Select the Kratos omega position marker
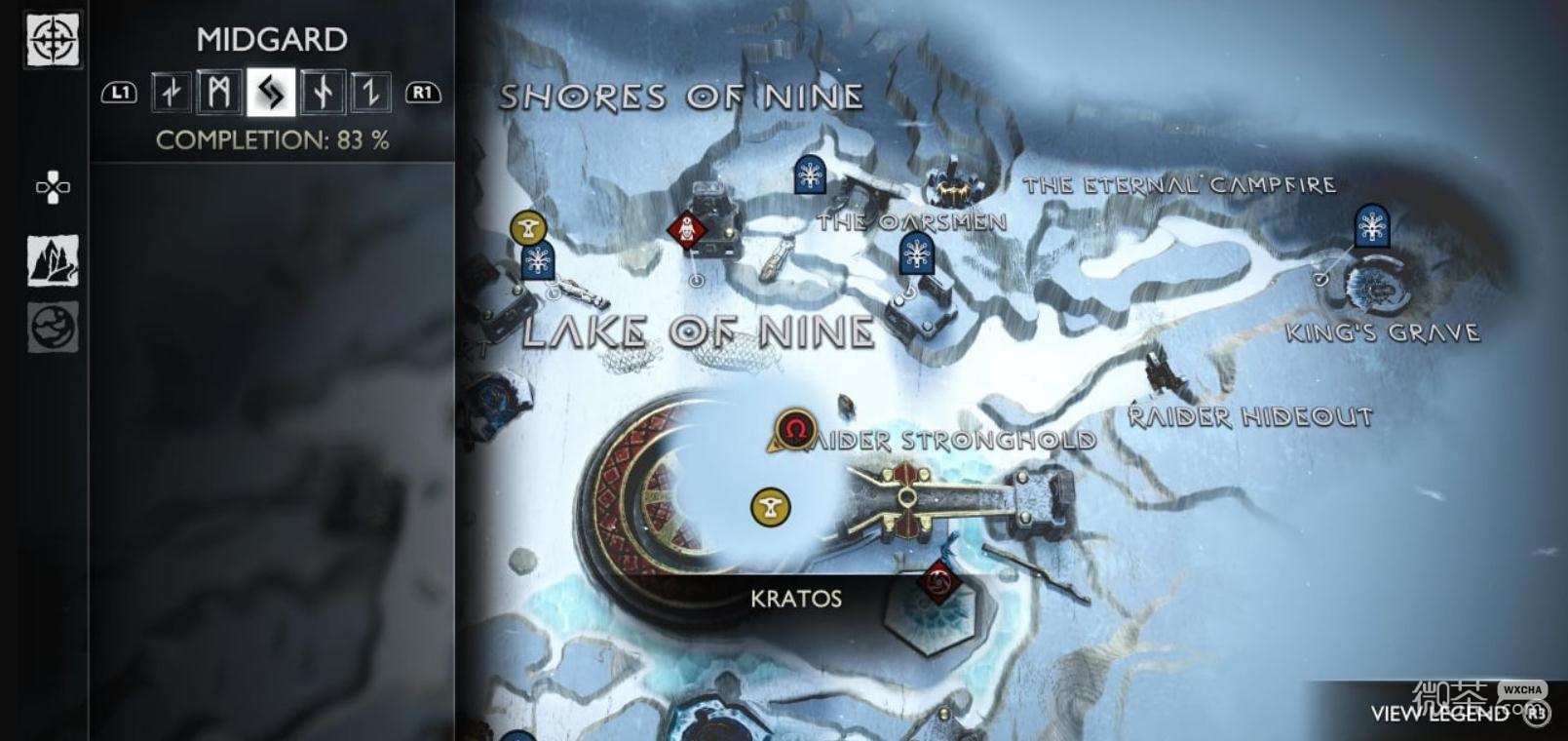The image size is (1568, 741). (x=796, y=429)
